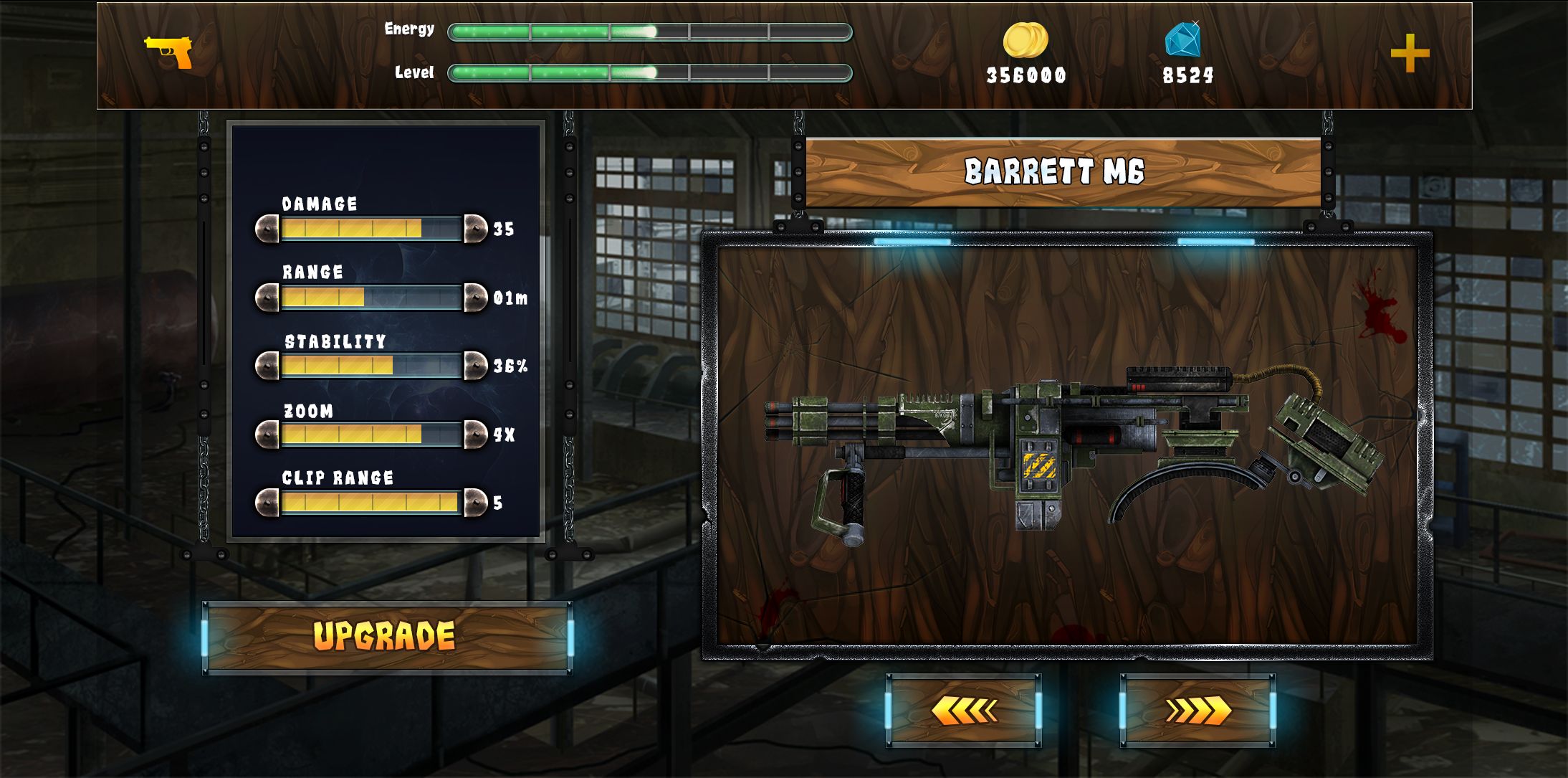Tap the yellow plus to add currency
Screen dimensions: 1568x778
[1410, 53]
